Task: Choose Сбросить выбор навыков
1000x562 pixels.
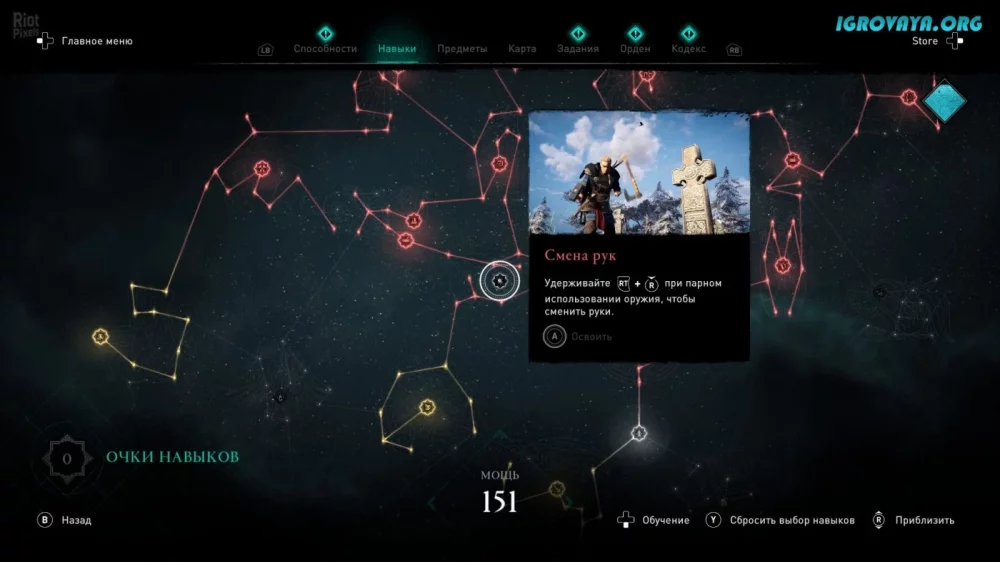Action: tap(791, 520)
